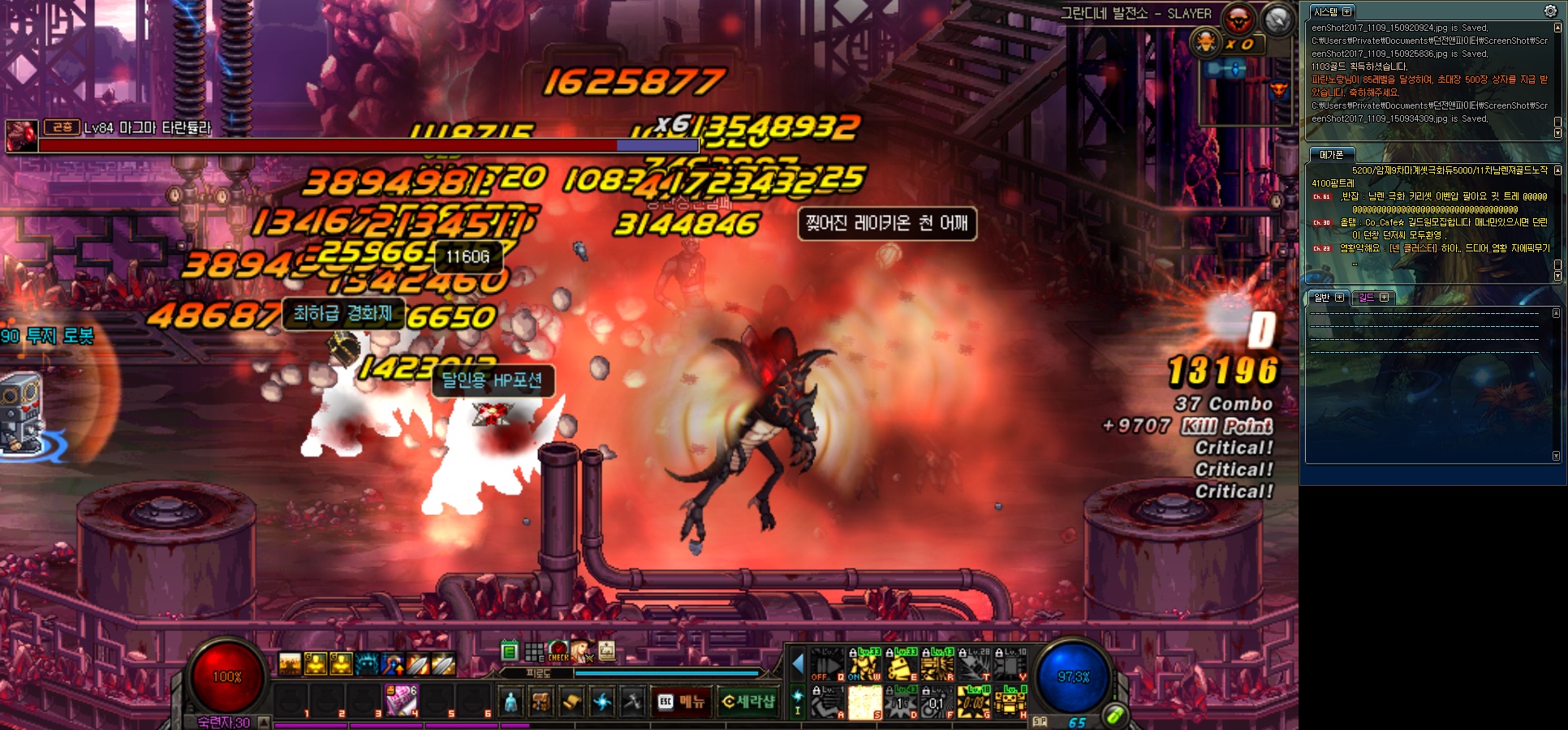Activate the golden Lv.33 skill on W key
The image size is (1568, 730).
(x=864, y=665)
